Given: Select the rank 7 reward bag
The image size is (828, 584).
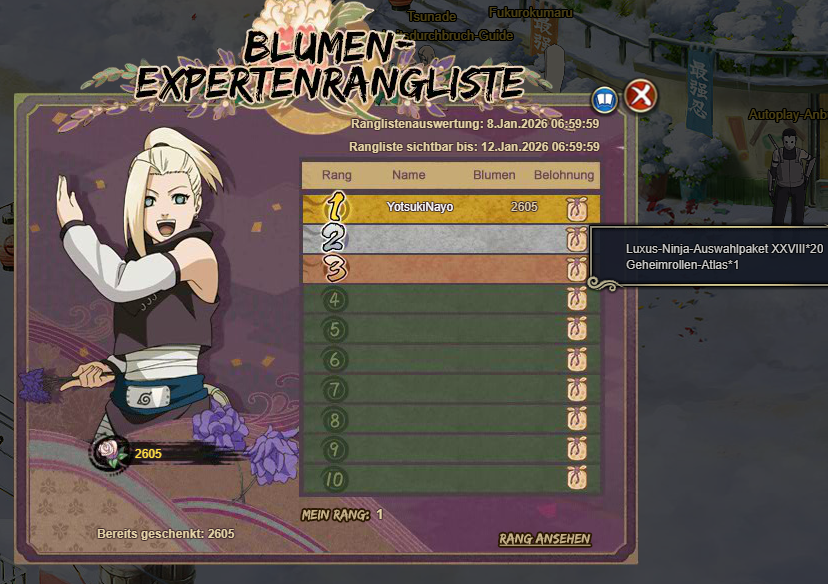Looking at the screenshot, I should (576, 389).
